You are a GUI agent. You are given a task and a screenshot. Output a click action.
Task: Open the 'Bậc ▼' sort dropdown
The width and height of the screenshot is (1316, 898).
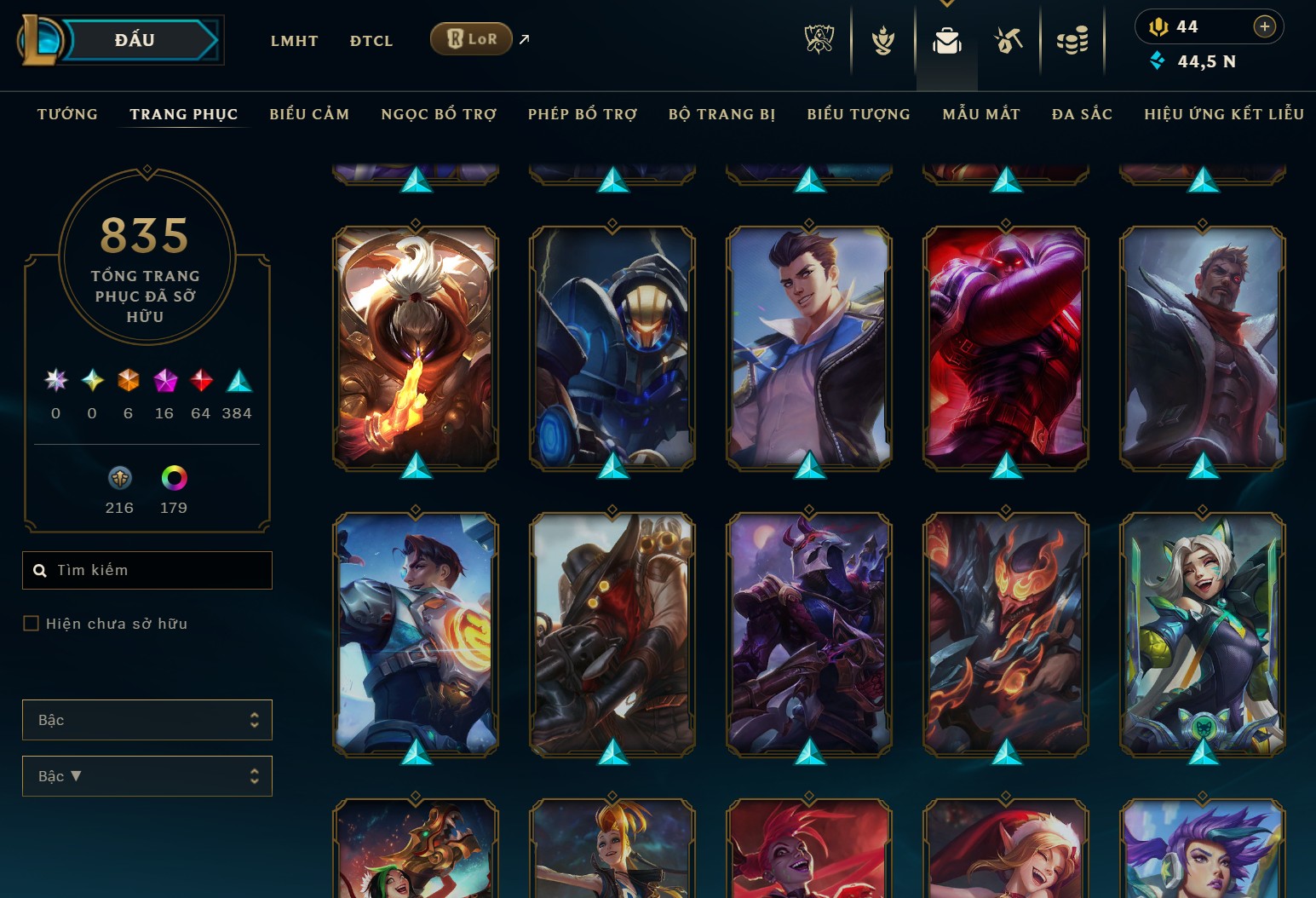coord(147,776)
